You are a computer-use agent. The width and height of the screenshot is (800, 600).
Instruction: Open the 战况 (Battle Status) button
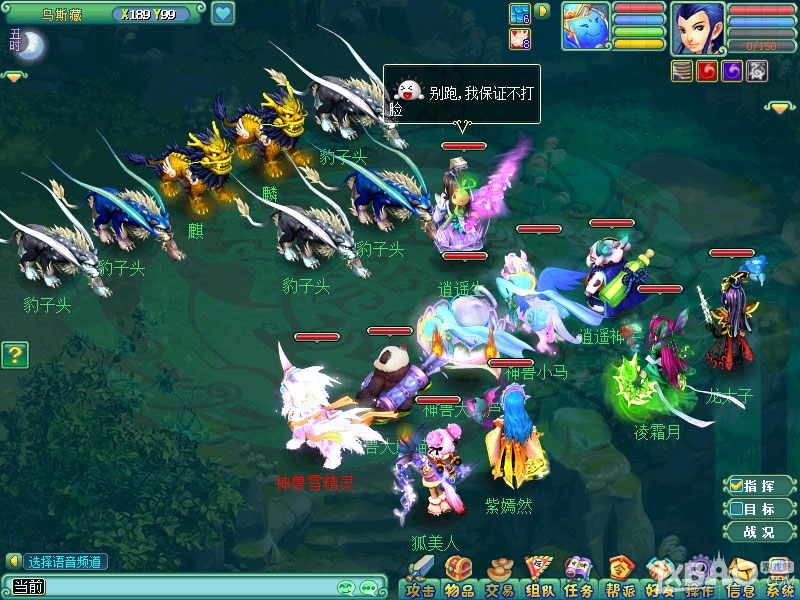(x=757, y=532)
